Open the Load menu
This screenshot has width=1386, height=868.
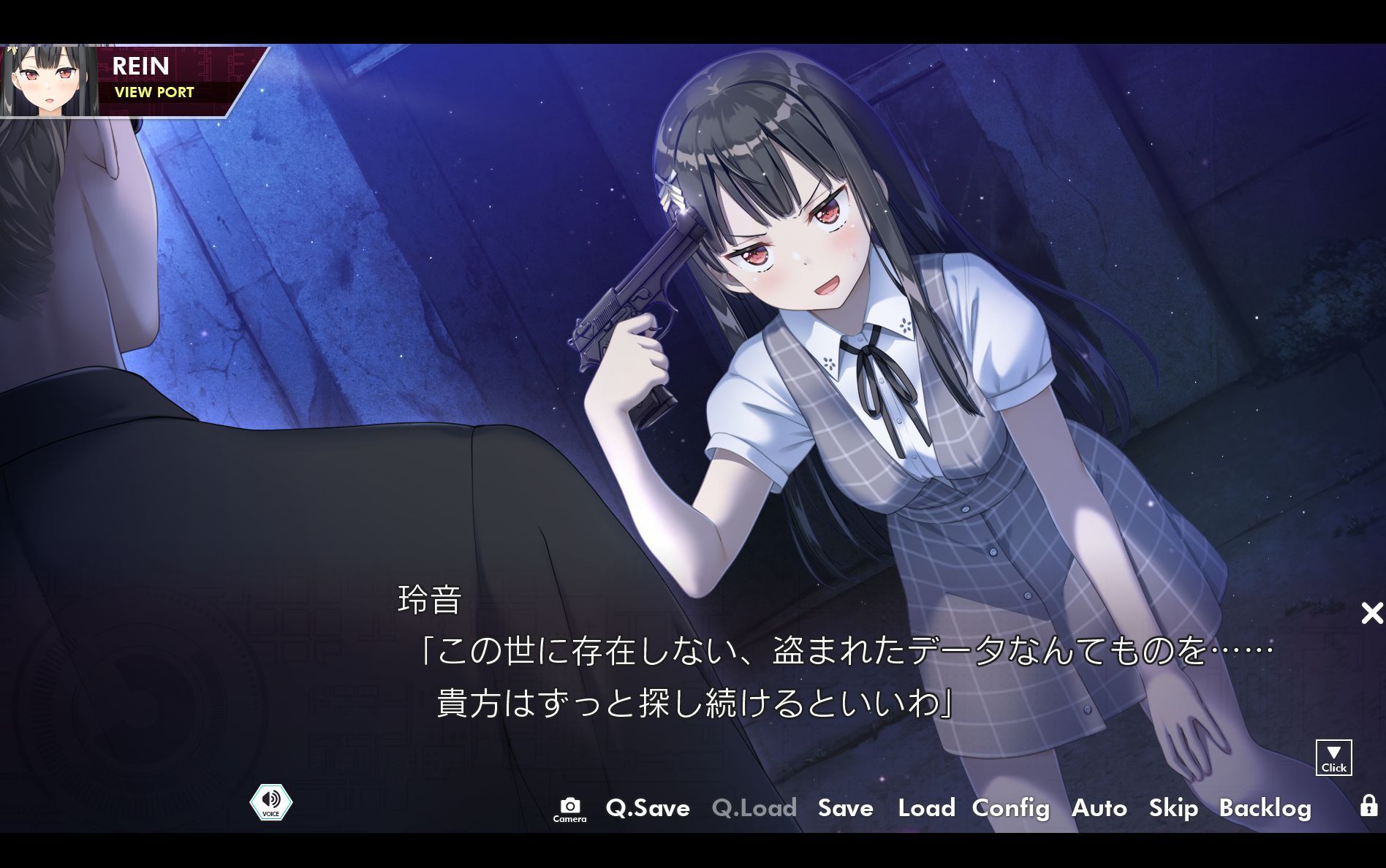[926, 809]
